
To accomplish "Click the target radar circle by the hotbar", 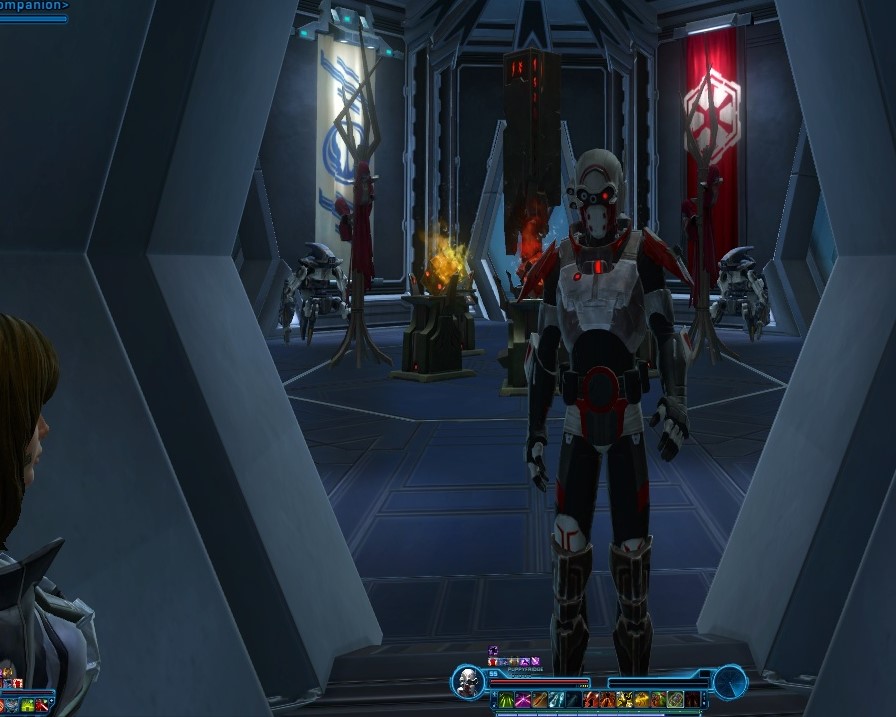I will 730,682.
